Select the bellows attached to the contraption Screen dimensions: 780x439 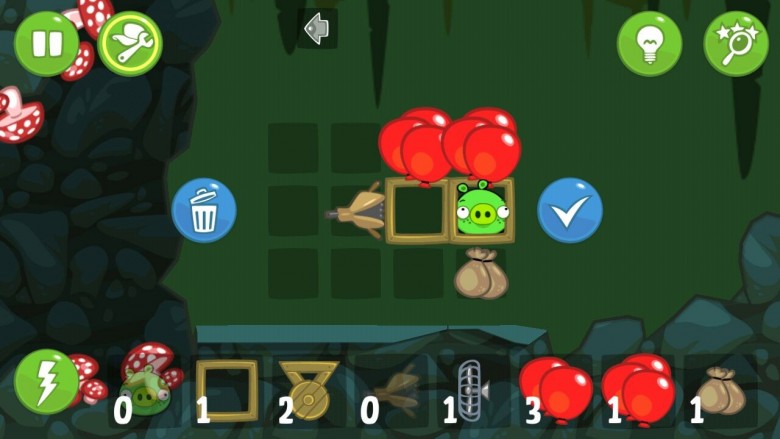pos(359,211)
